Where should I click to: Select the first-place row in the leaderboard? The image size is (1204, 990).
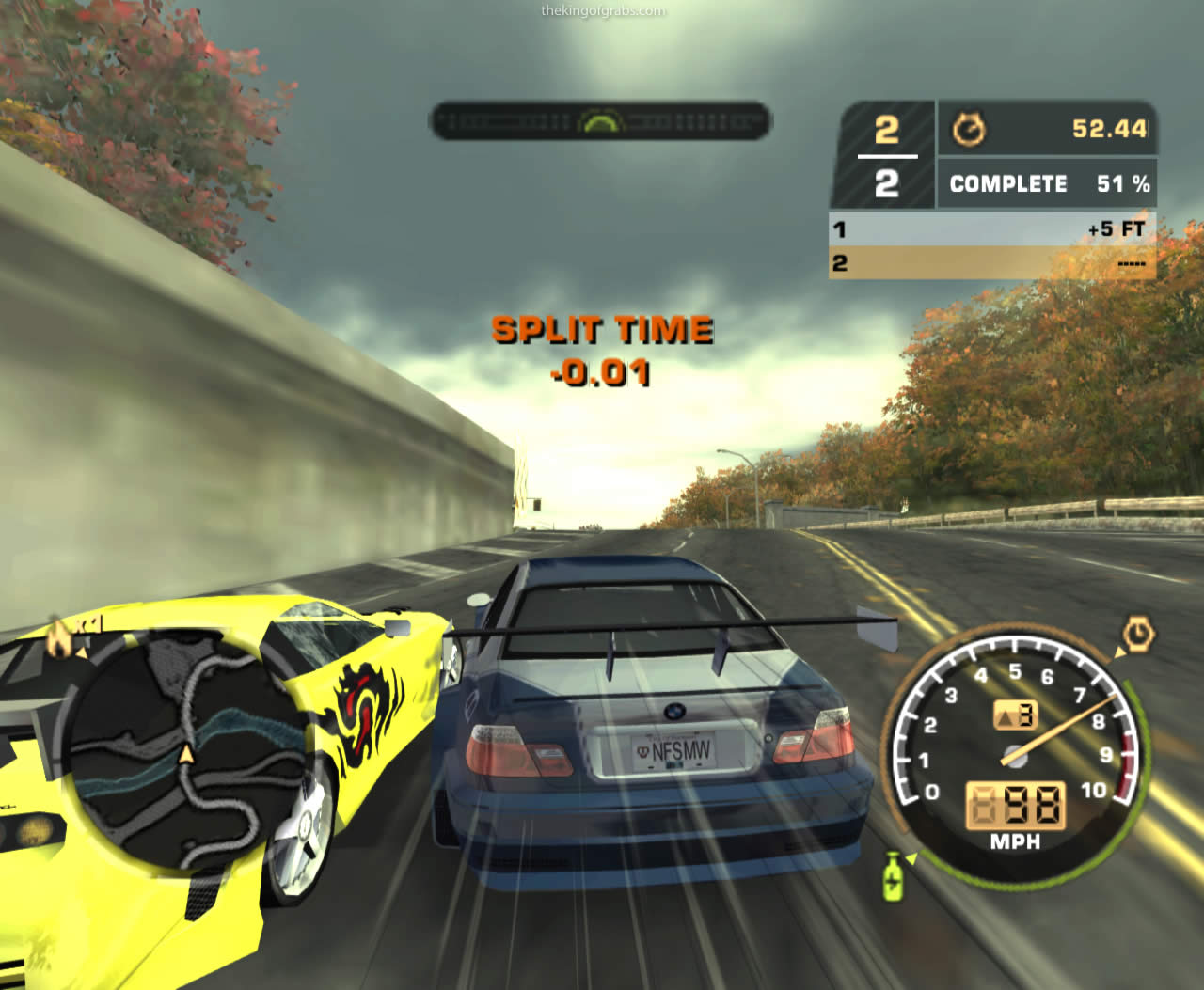click(991, 229)
